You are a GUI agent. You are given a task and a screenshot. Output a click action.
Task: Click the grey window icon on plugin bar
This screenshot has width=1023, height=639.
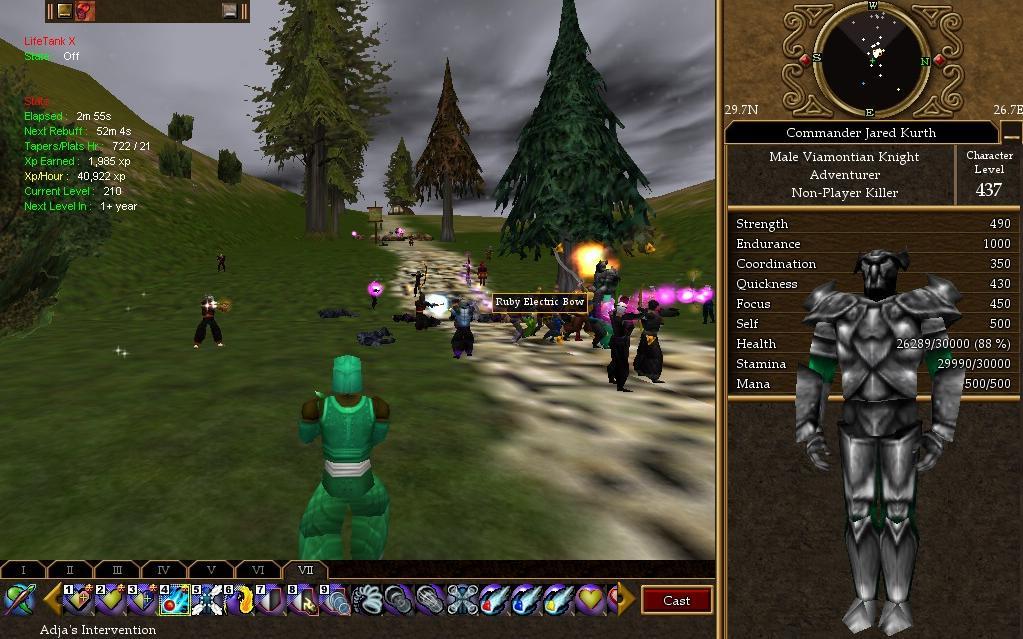[230, 11]
